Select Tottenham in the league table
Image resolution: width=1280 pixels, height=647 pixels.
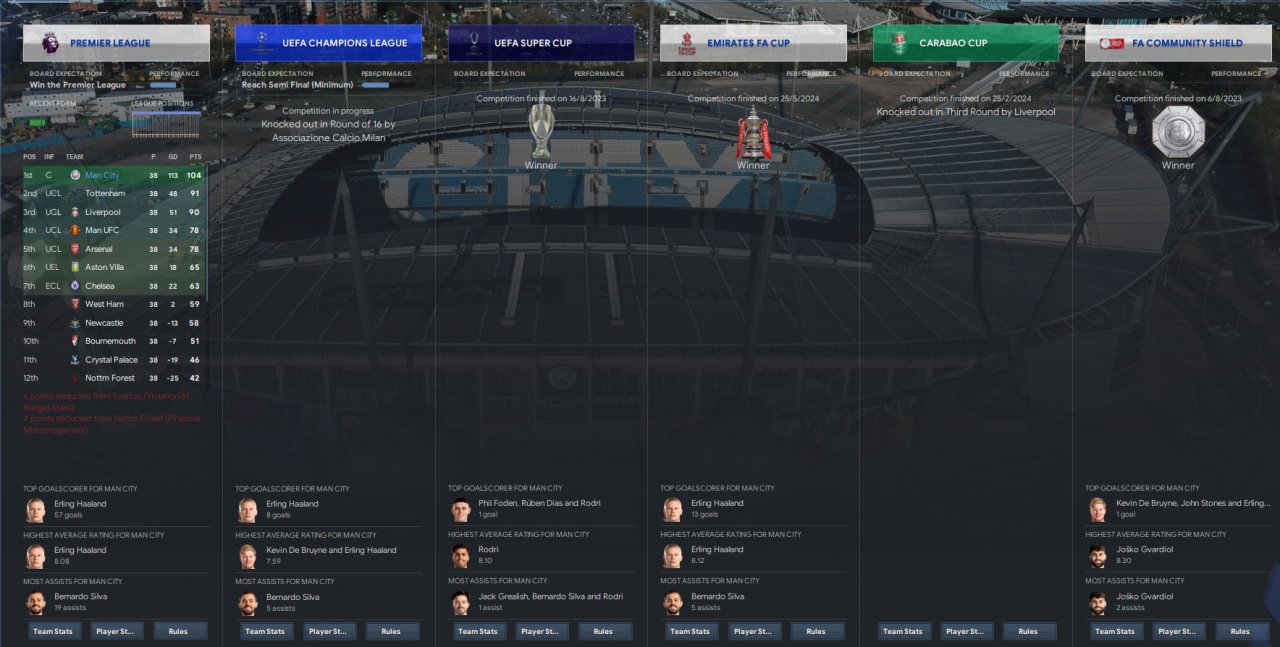click(x=105, y=194)
